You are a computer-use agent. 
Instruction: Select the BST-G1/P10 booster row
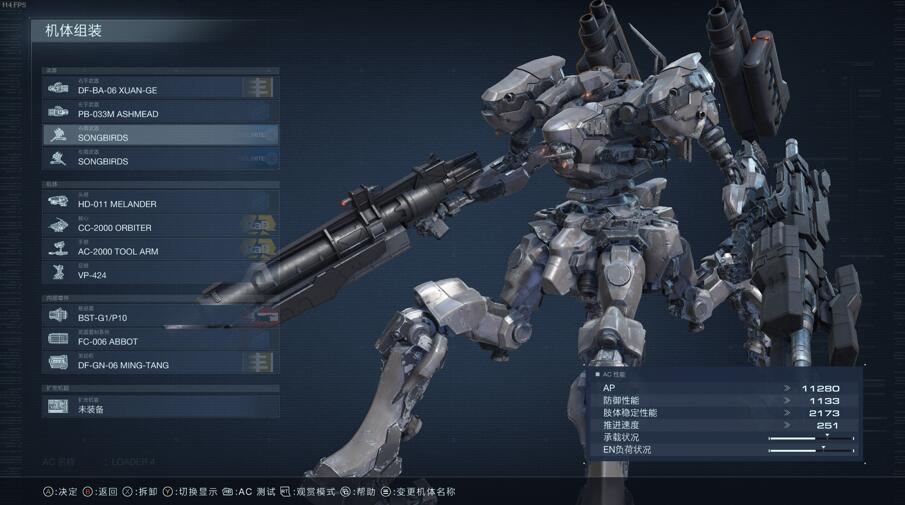coord(160,316)
